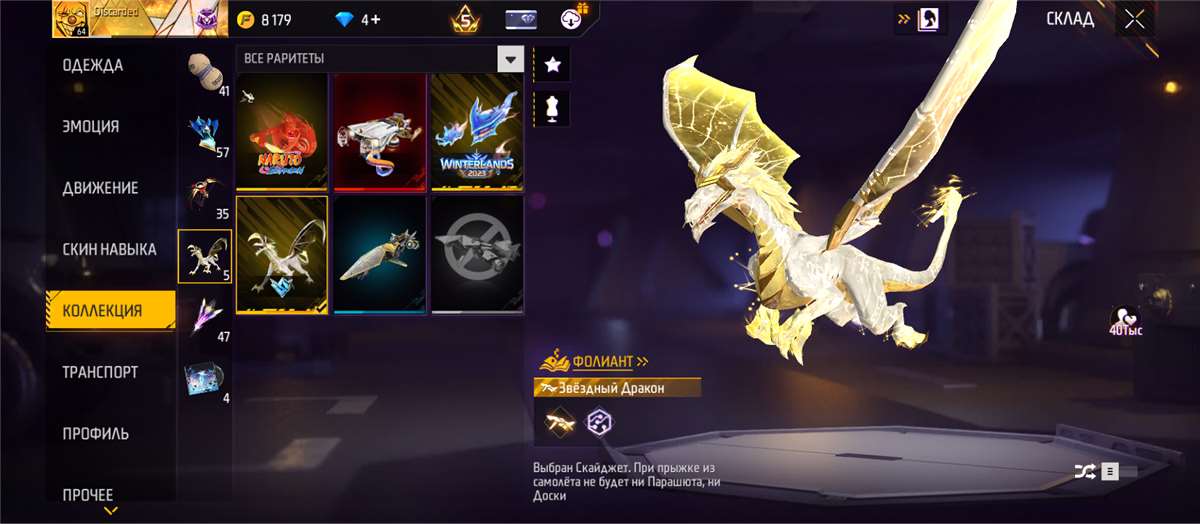This screenshot has width=1200, height=524.
Task: Open the rank 5 badge icon
Action: click(465, 19)
